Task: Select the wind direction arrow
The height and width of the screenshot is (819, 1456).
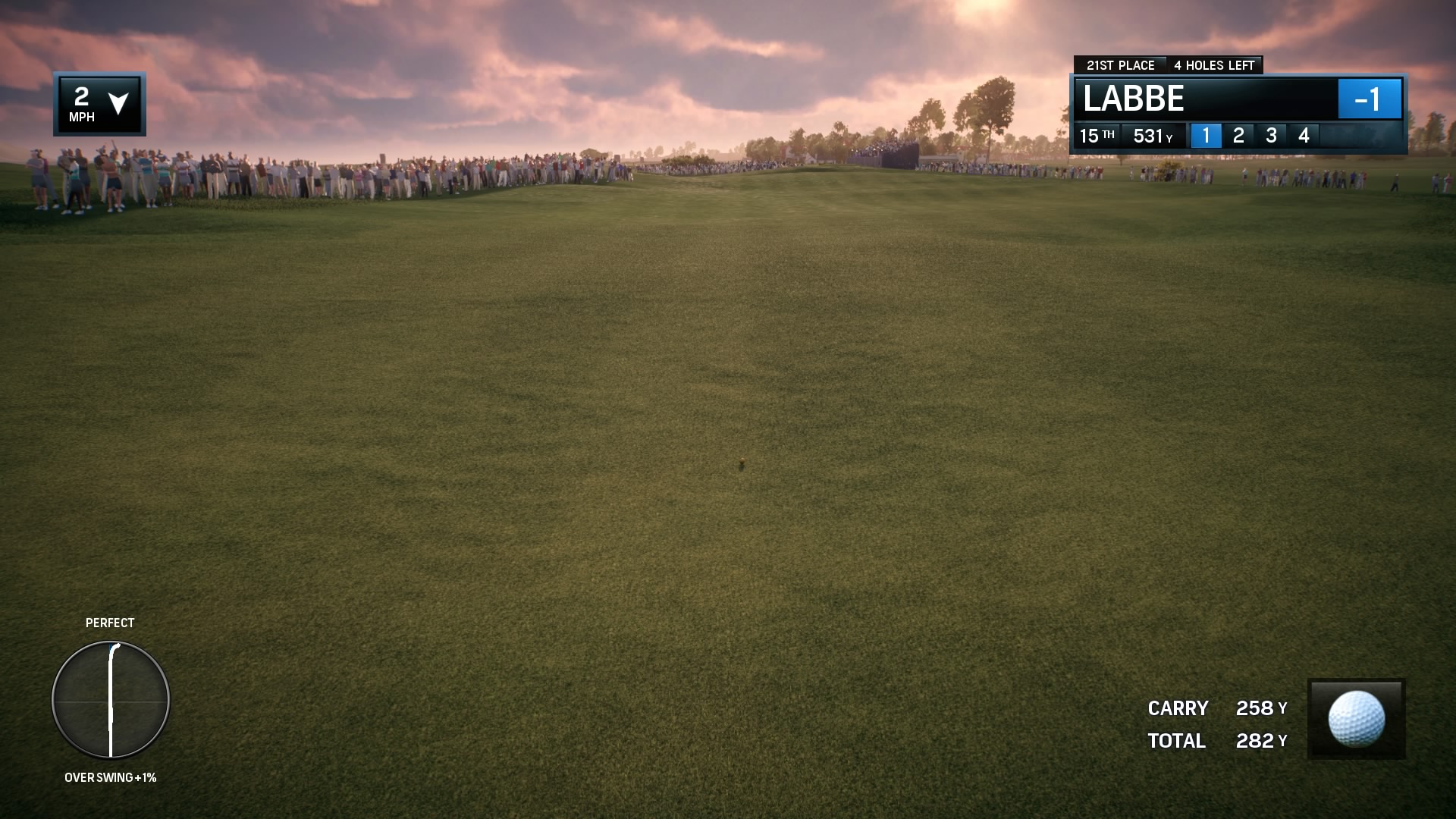Action: click(119, 104)
